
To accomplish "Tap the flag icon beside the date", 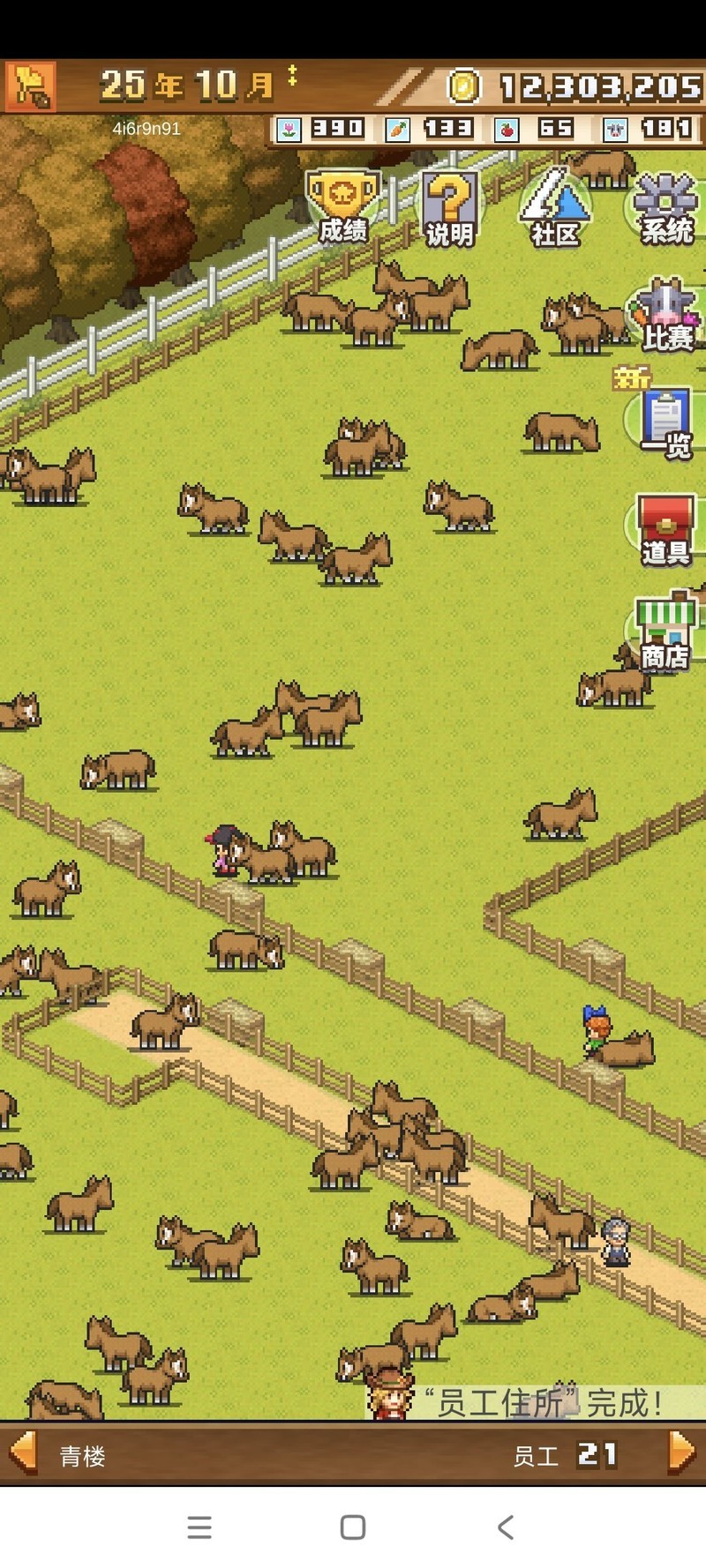I will point(31,86).
